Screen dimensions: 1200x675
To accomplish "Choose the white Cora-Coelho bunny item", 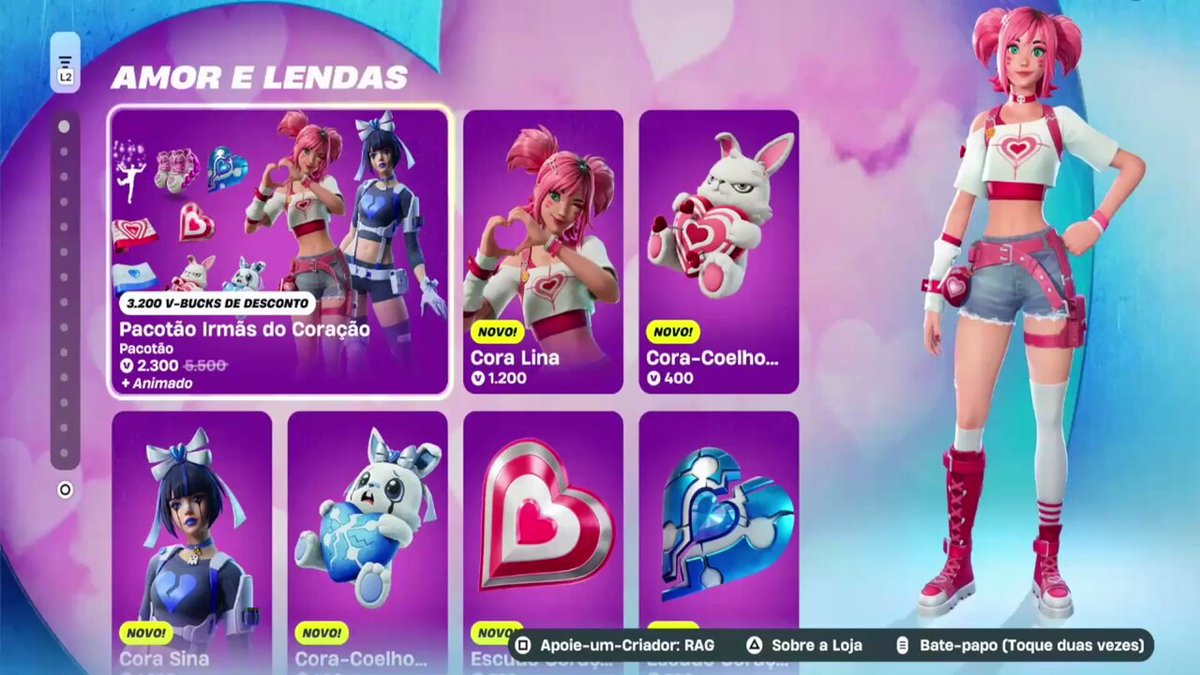I will 719,252.
